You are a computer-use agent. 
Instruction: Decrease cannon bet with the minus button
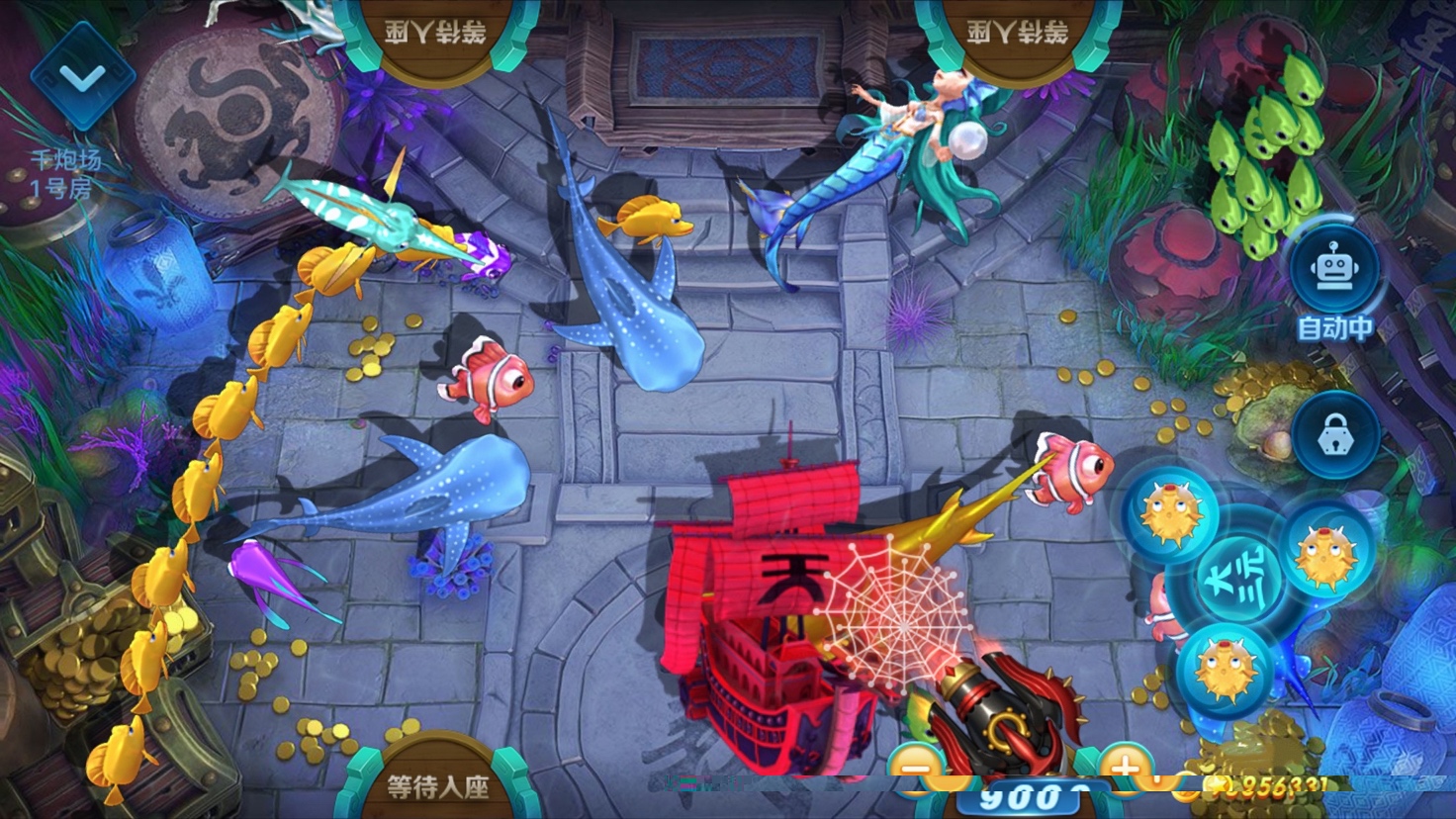(x=917, y=770)
